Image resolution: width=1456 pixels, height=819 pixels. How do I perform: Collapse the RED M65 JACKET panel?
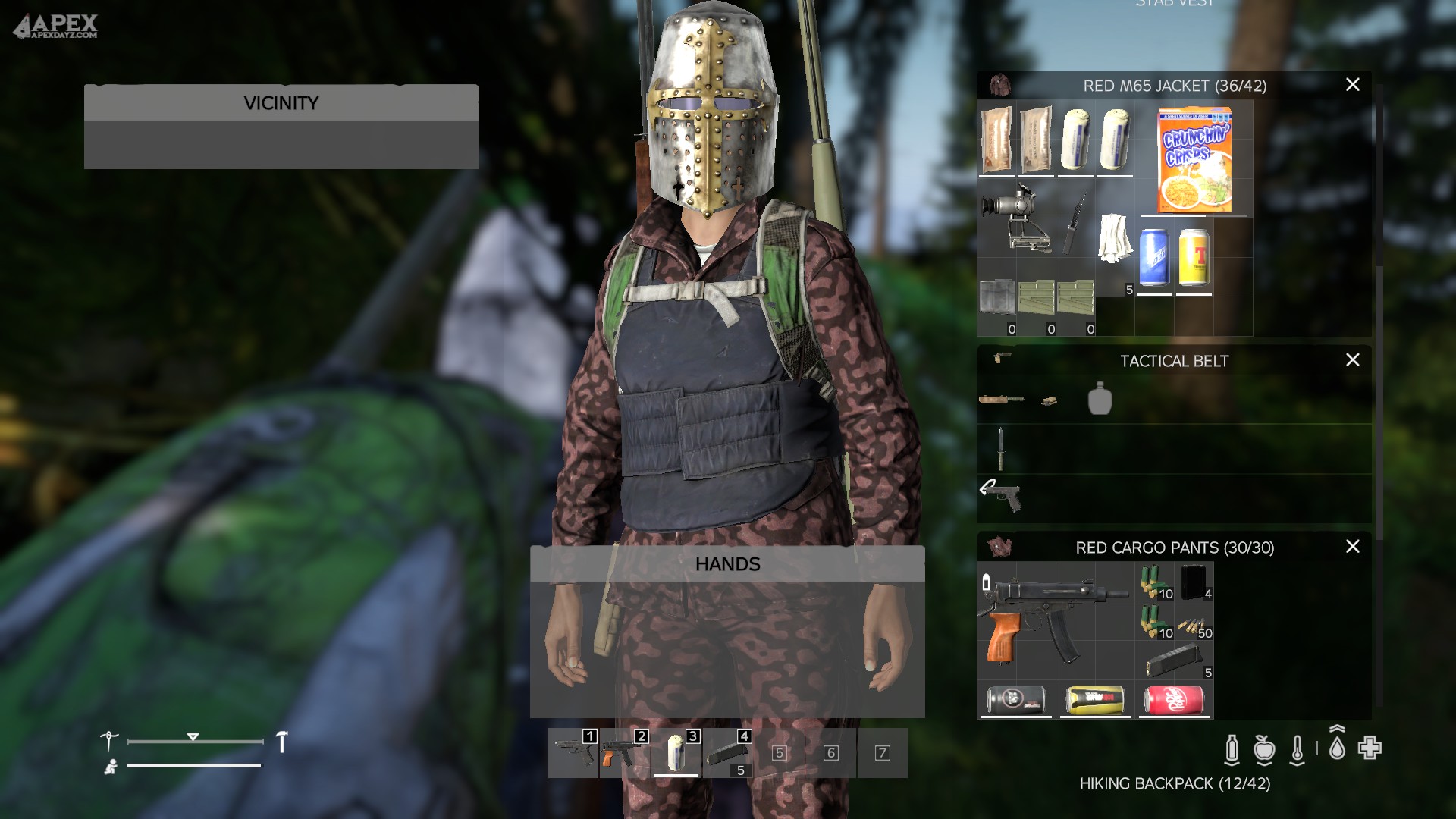pyautogui.click(x=1175, y=86)
